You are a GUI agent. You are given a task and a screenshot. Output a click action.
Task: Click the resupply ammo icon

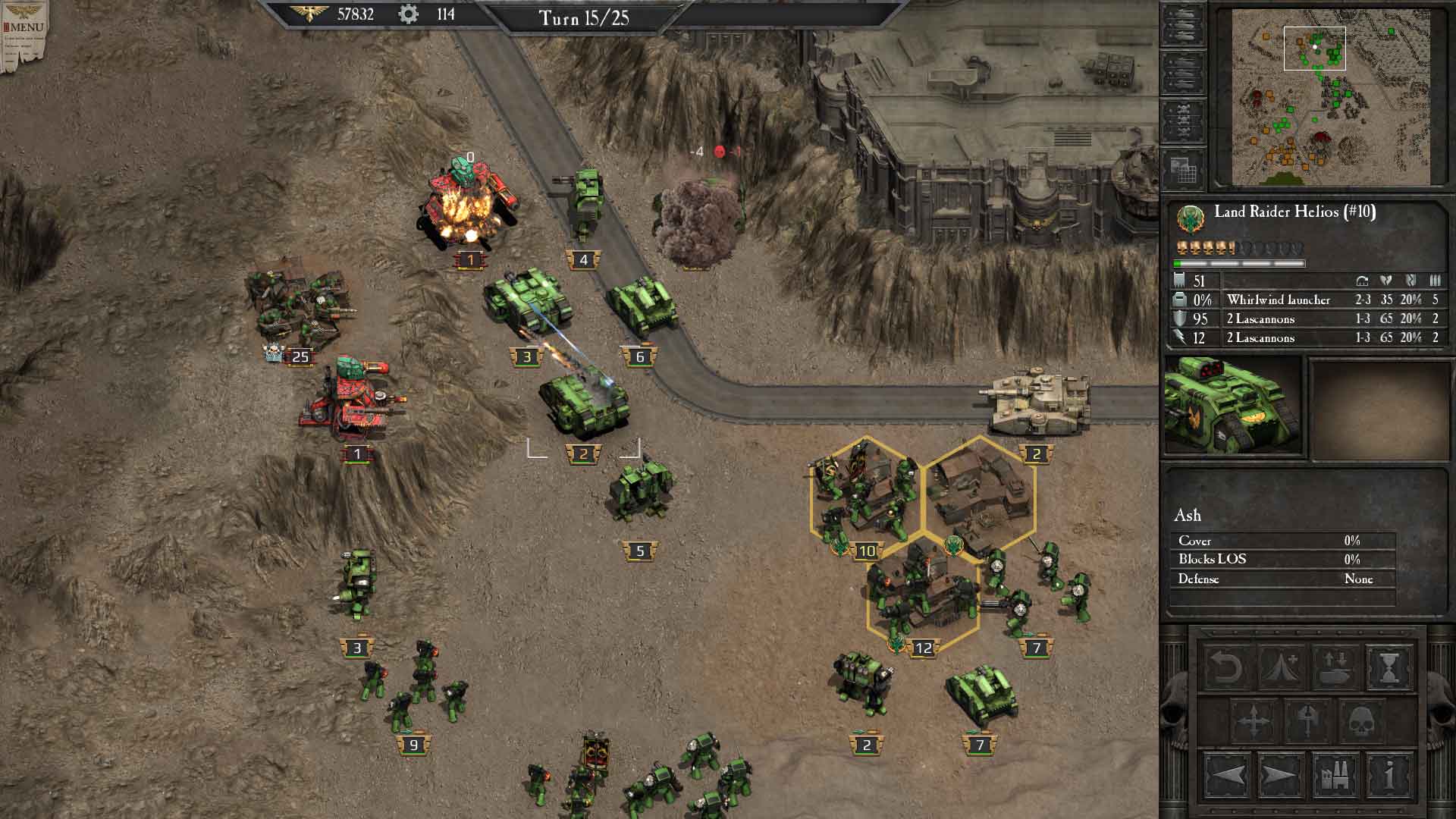[1335, 669]
